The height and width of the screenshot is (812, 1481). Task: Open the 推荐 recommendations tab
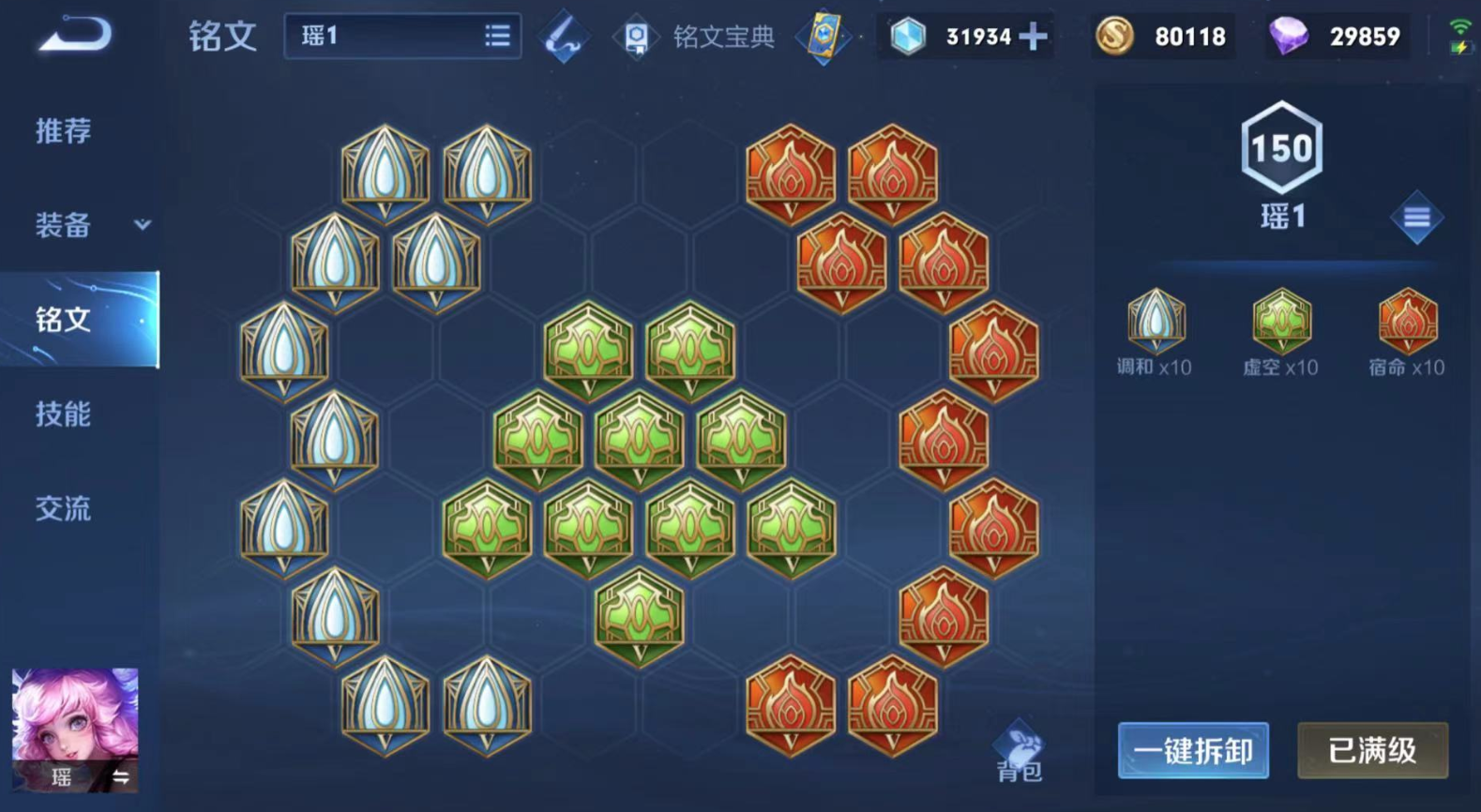(64, 130)
